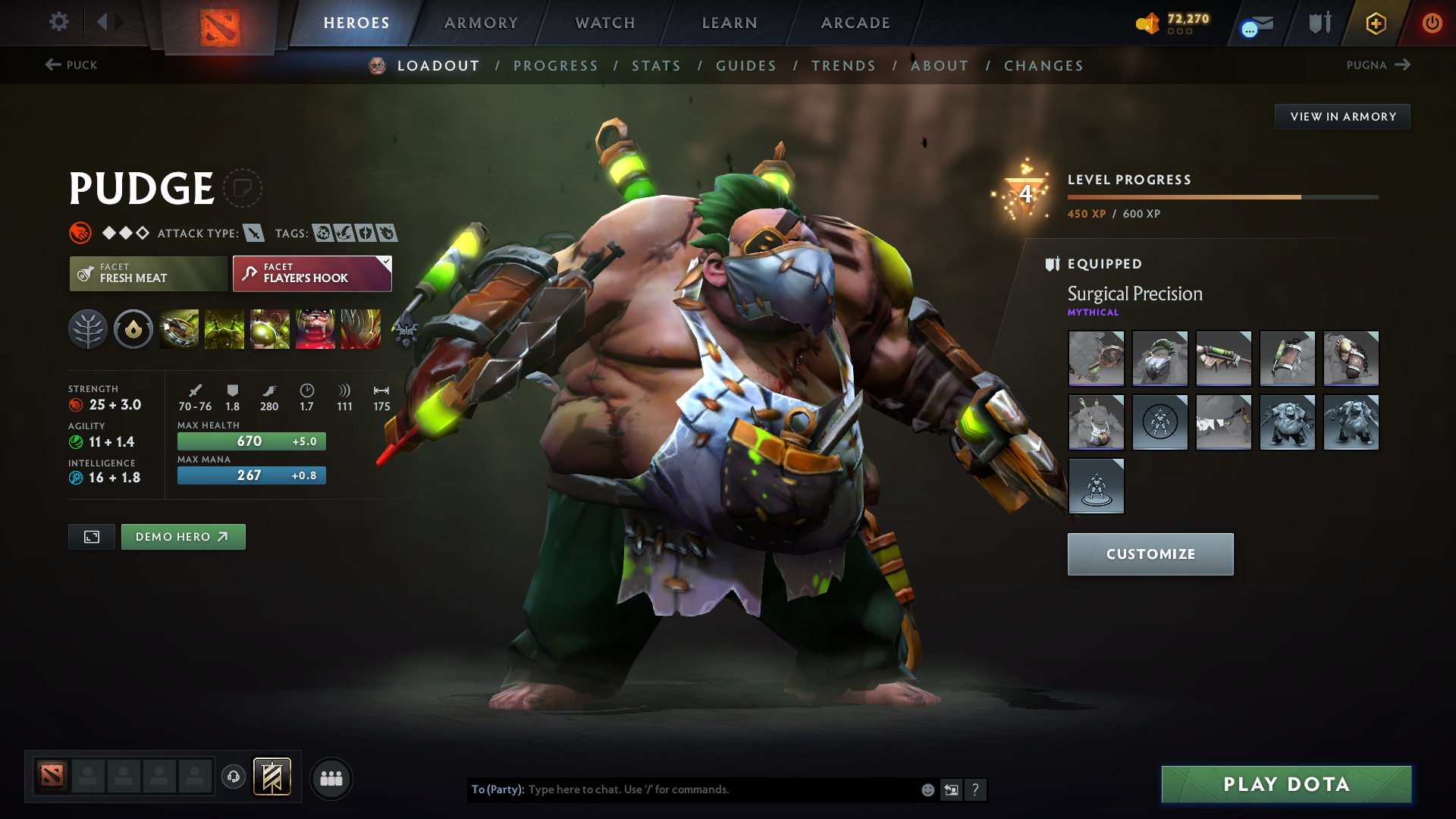Click the DEMO HERO button
This screenshot has height=819, width=1456.
click(183, 536)
